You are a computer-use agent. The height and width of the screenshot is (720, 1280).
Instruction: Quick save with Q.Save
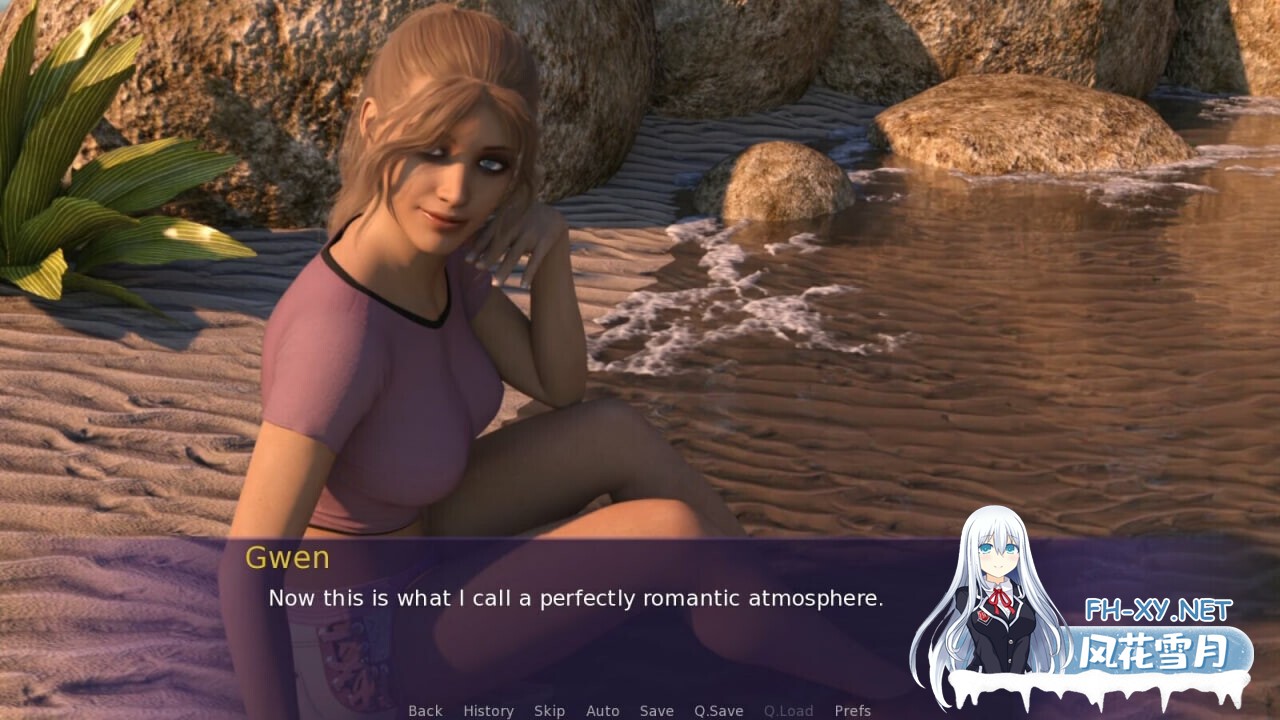tap(718, 711)
